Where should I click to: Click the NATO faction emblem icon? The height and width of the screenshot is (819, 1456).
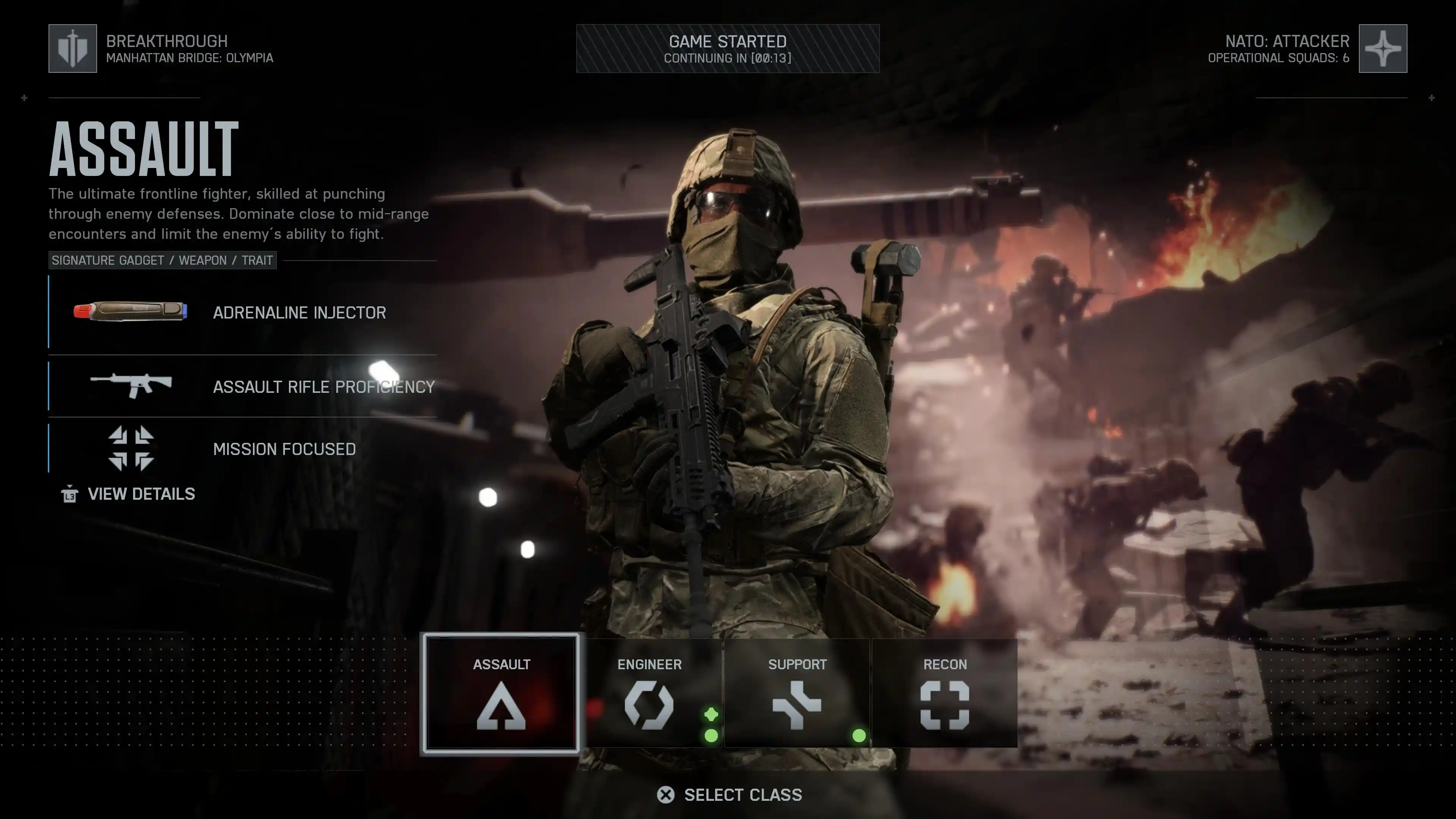(x=1382, y=49)
